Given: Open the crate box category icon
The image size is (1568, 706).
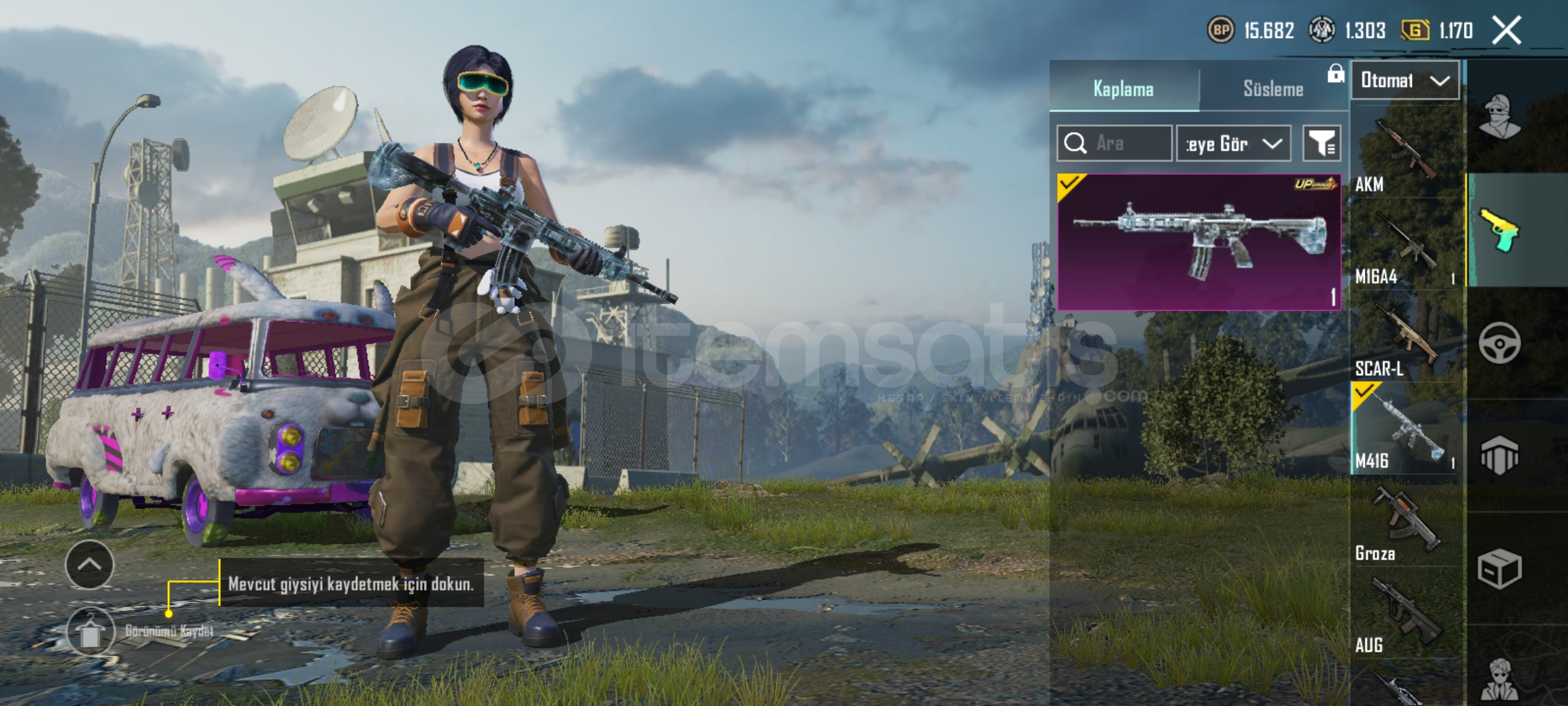Looking at the screenshot, I should tap(1499, 569).
